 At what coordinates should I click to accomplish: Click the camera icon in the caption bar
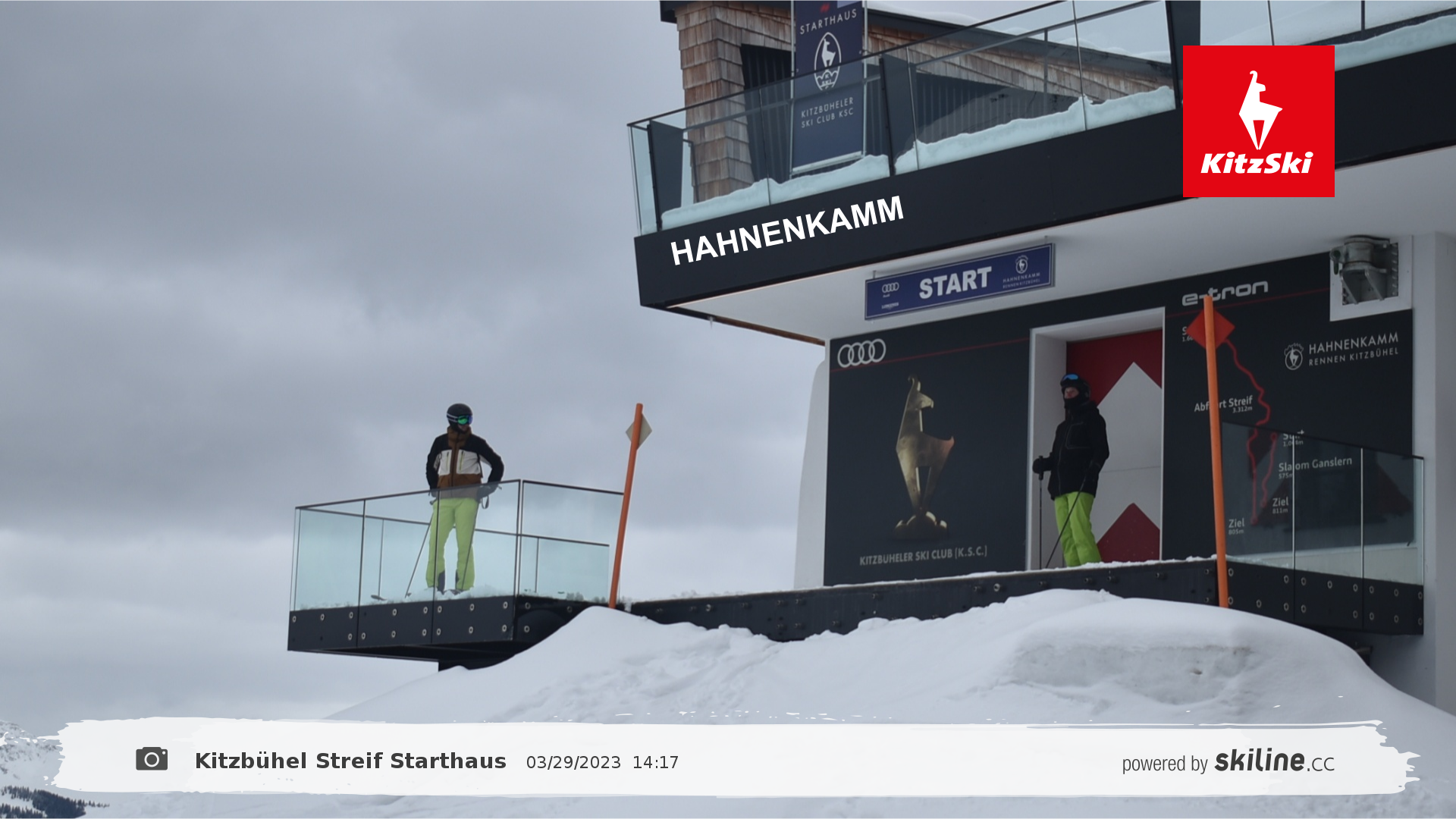(152, 759)
